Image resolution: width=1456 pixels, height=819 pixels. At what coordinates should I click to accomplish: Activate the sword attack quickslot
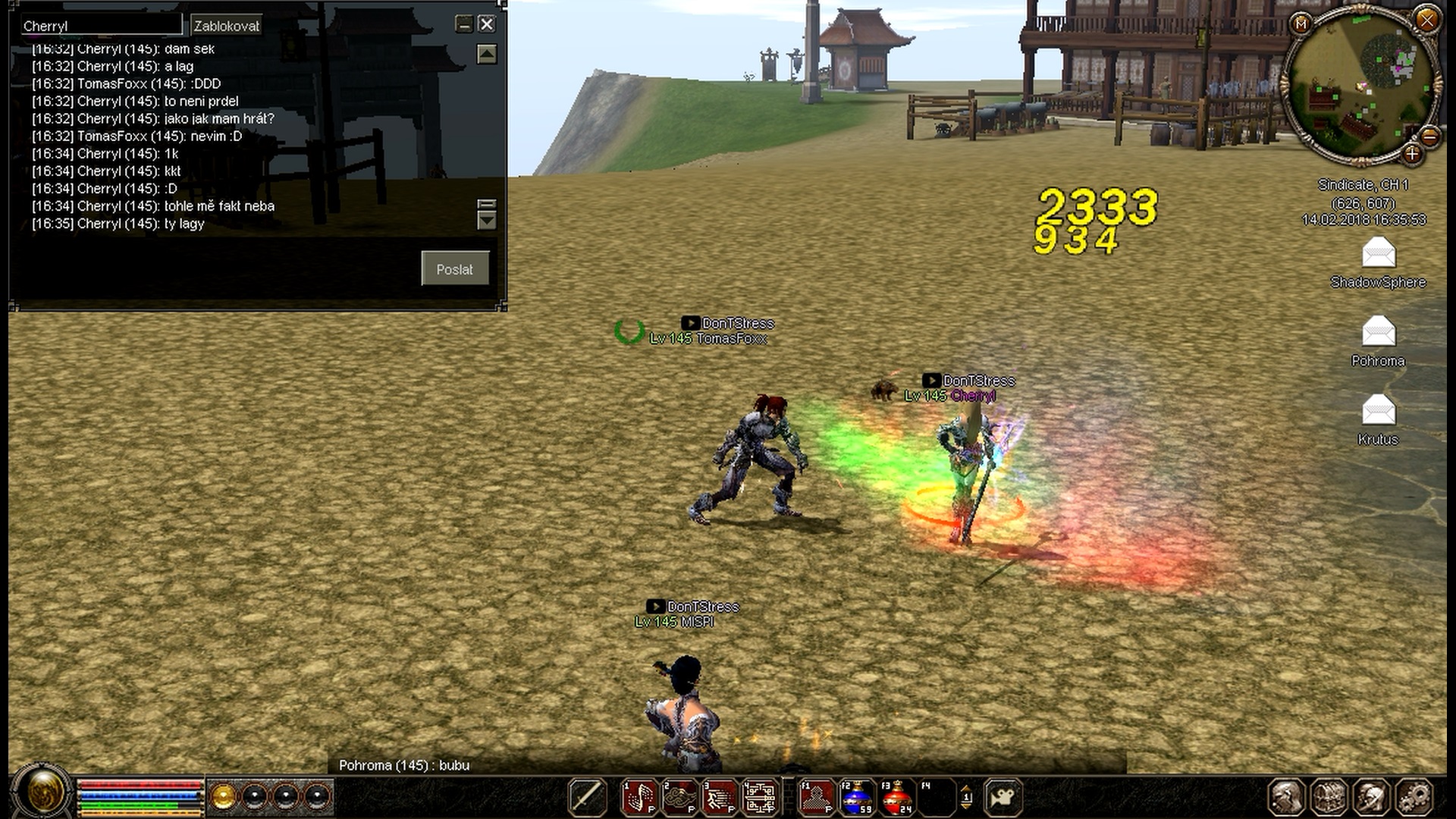pyautogui.click(x=587, y=798)
